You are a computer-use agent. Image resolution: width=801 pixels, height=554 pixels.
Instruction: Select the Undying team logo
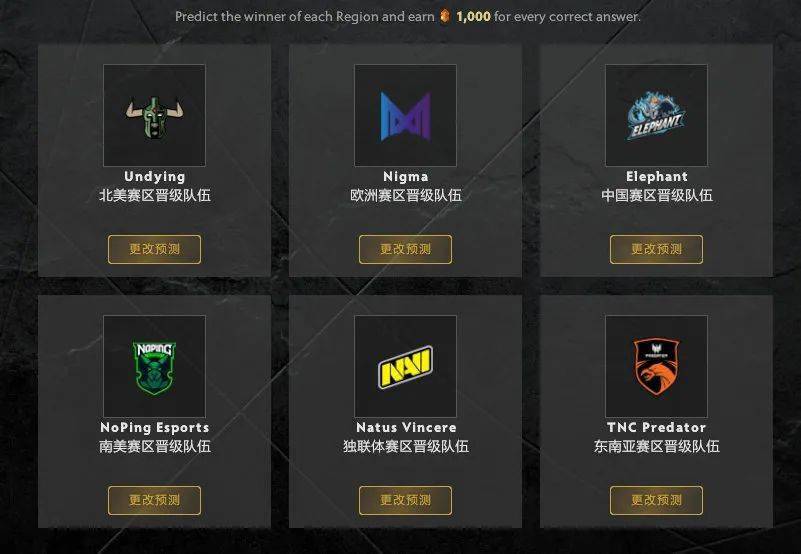(154, 115)
